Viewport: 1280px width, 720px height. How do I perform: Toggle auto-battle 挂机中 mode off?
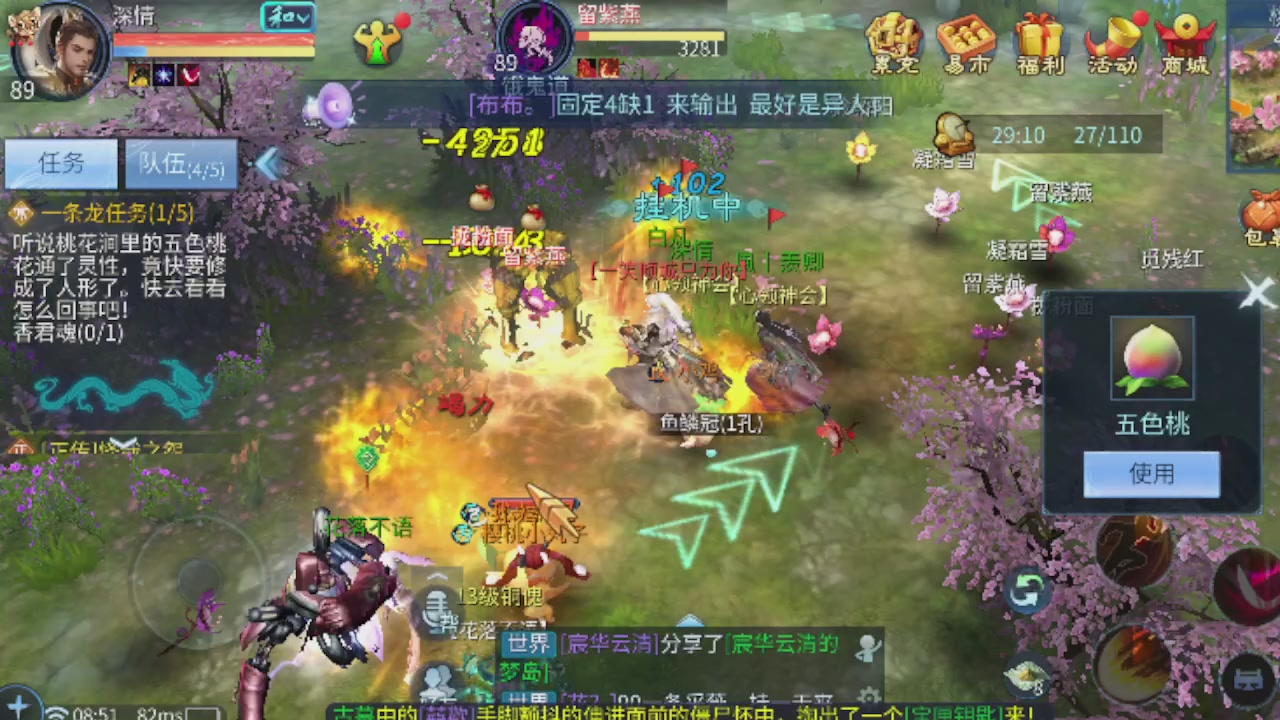click(x=684, y=205)
